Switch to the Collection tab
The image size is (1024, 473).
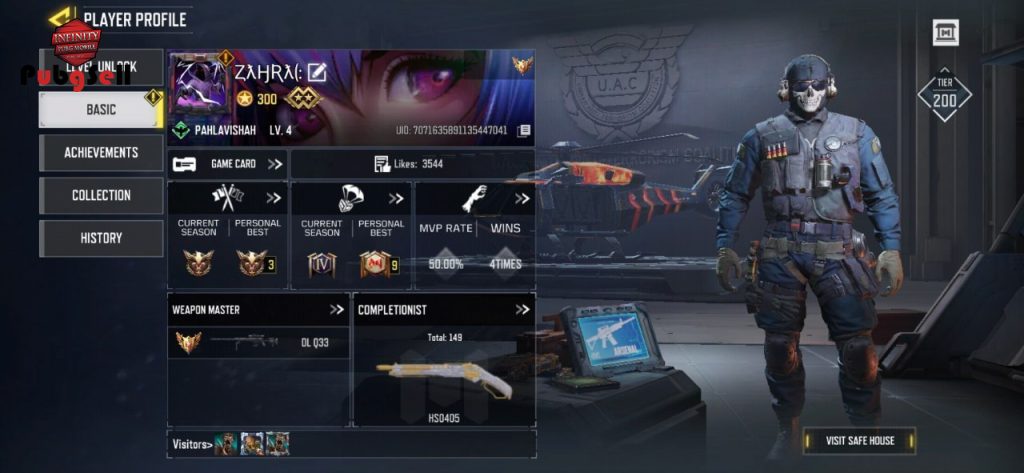tap(101, 196)
